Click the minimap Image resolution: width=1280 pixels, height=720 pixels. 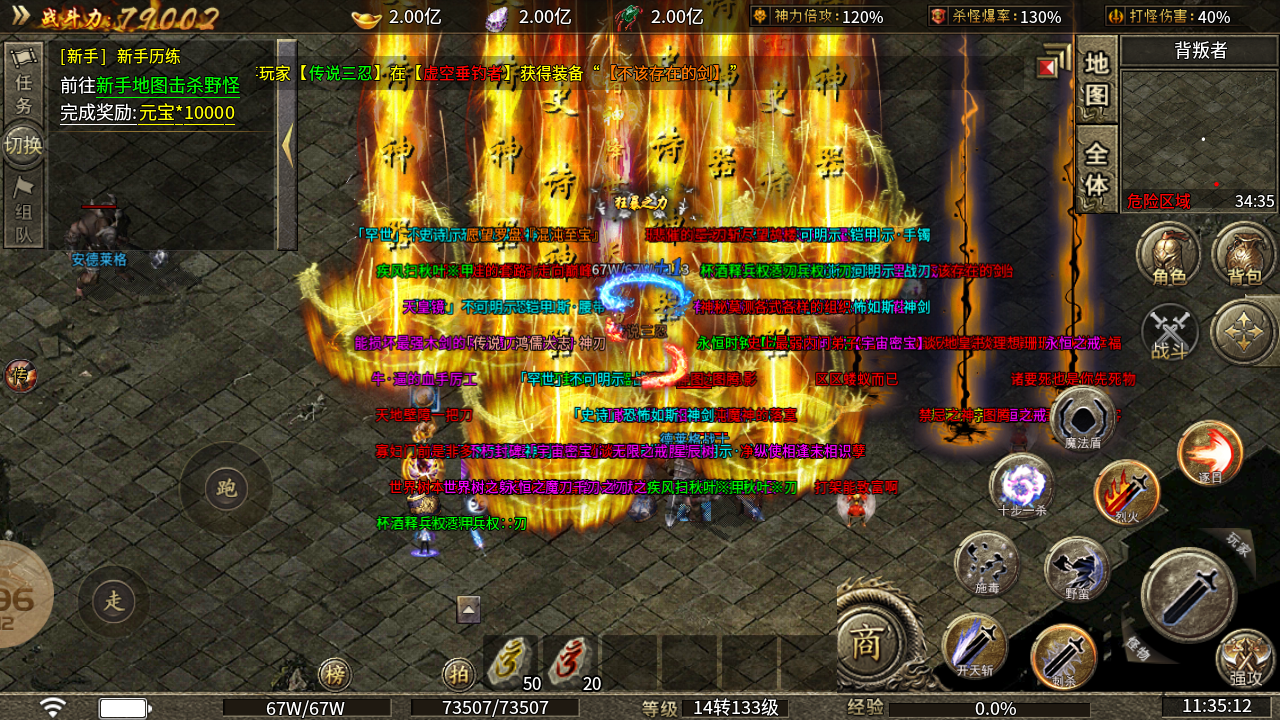(1198, 130)
